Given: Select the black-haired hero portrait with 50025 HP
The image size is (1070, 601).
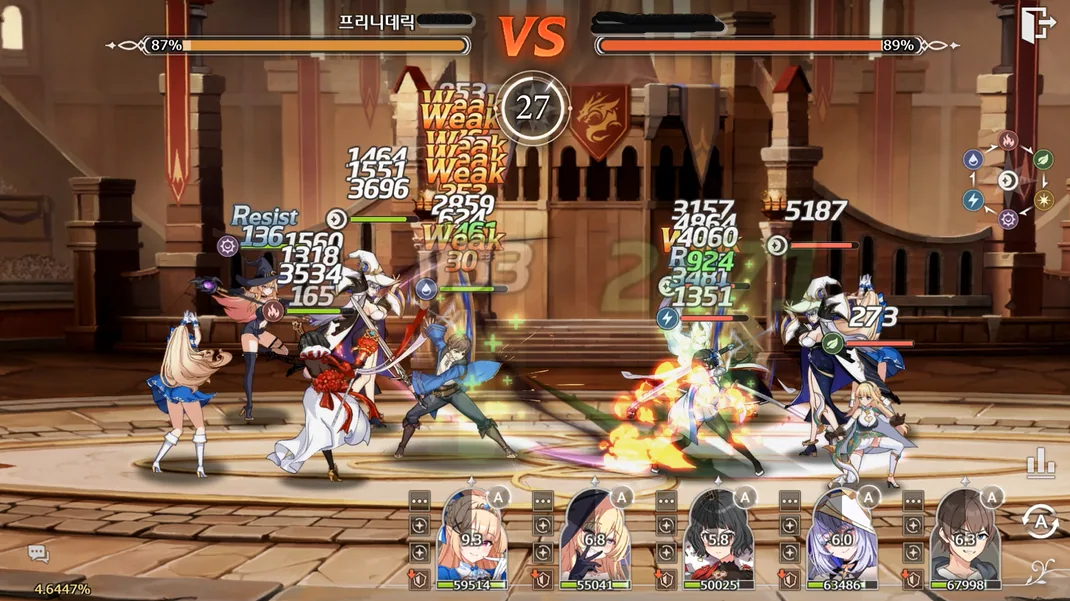Looking at the screenshot, I should 719,537.
